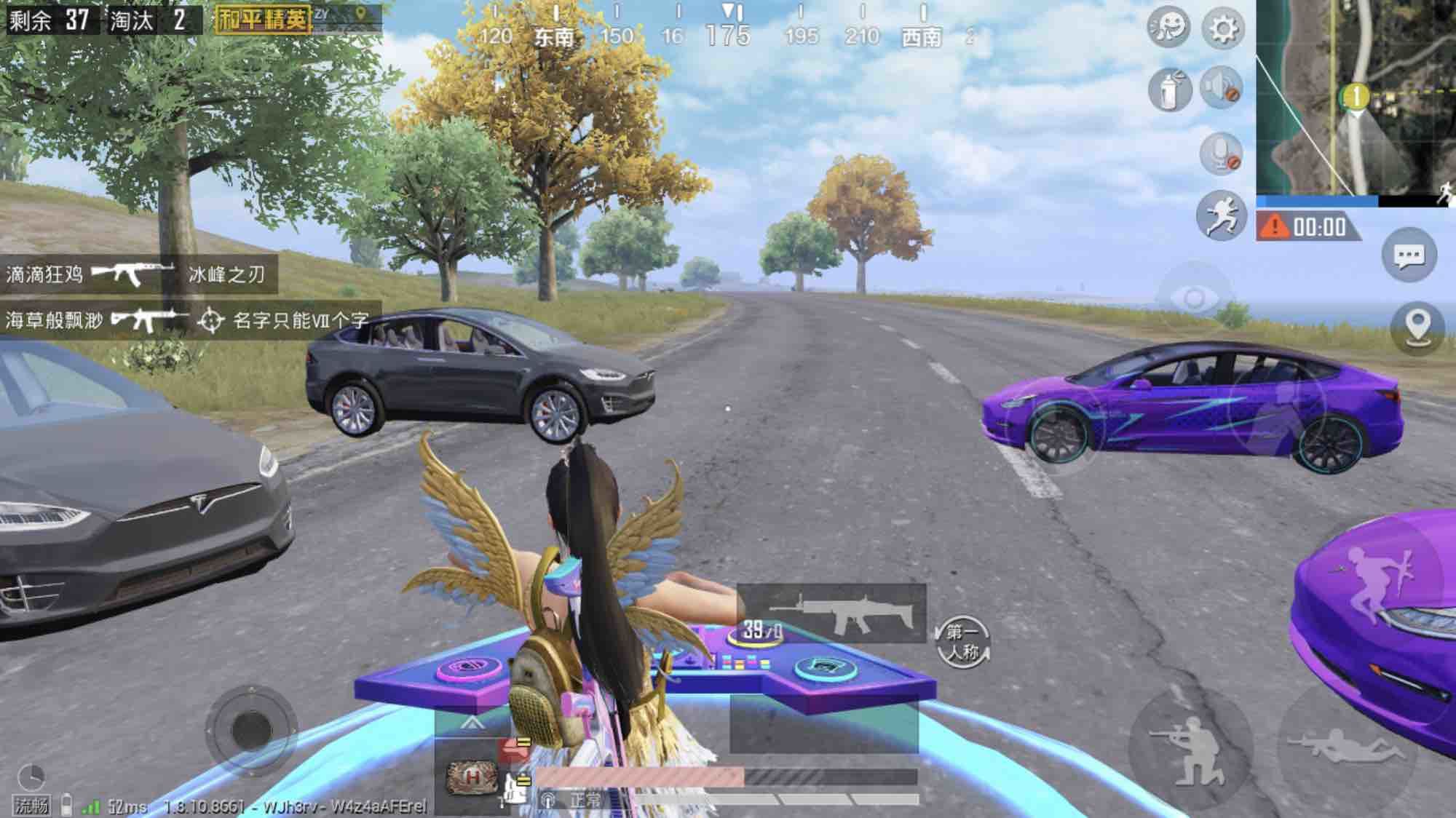Use the medkit healing item
This screenshot has height=818, width=1456.
pyautogui.click(x=472, y=778)
